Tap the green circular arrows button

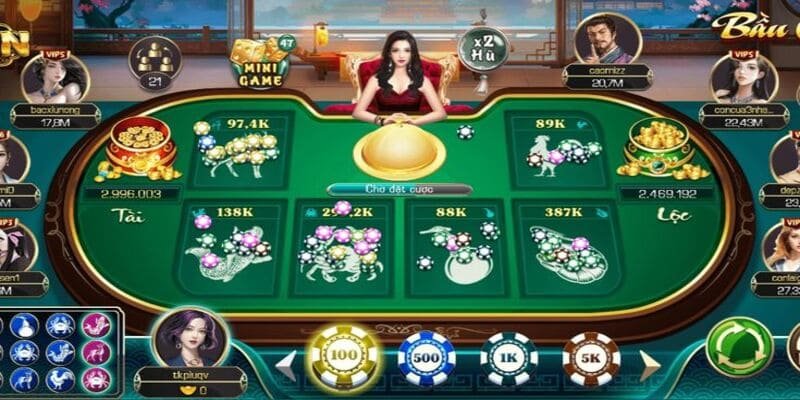click(x=738, y=347)
